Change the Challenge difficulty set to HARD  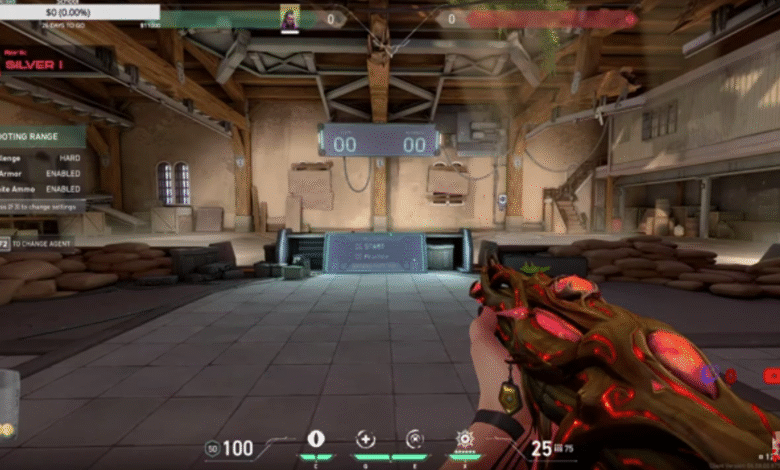point(70,157)
